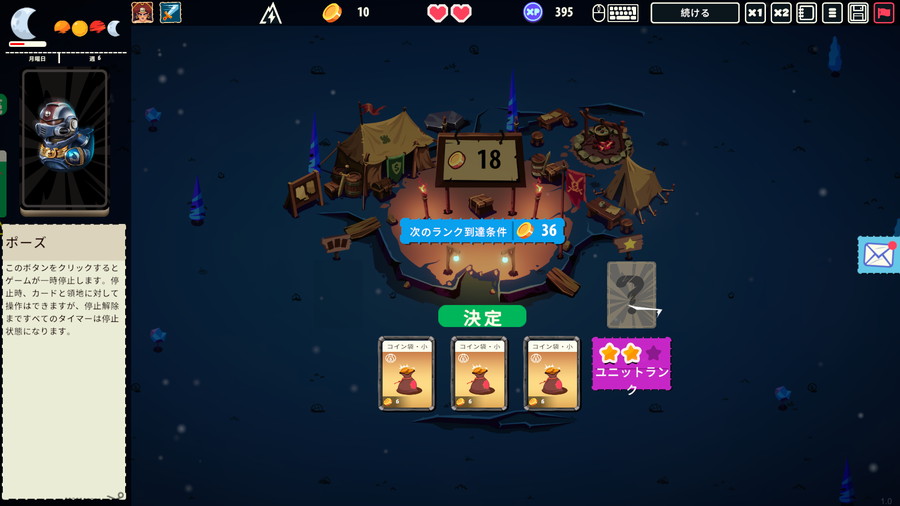Set game speed to x2
Viewport: 900px width, 506px height.
point(781,13)
